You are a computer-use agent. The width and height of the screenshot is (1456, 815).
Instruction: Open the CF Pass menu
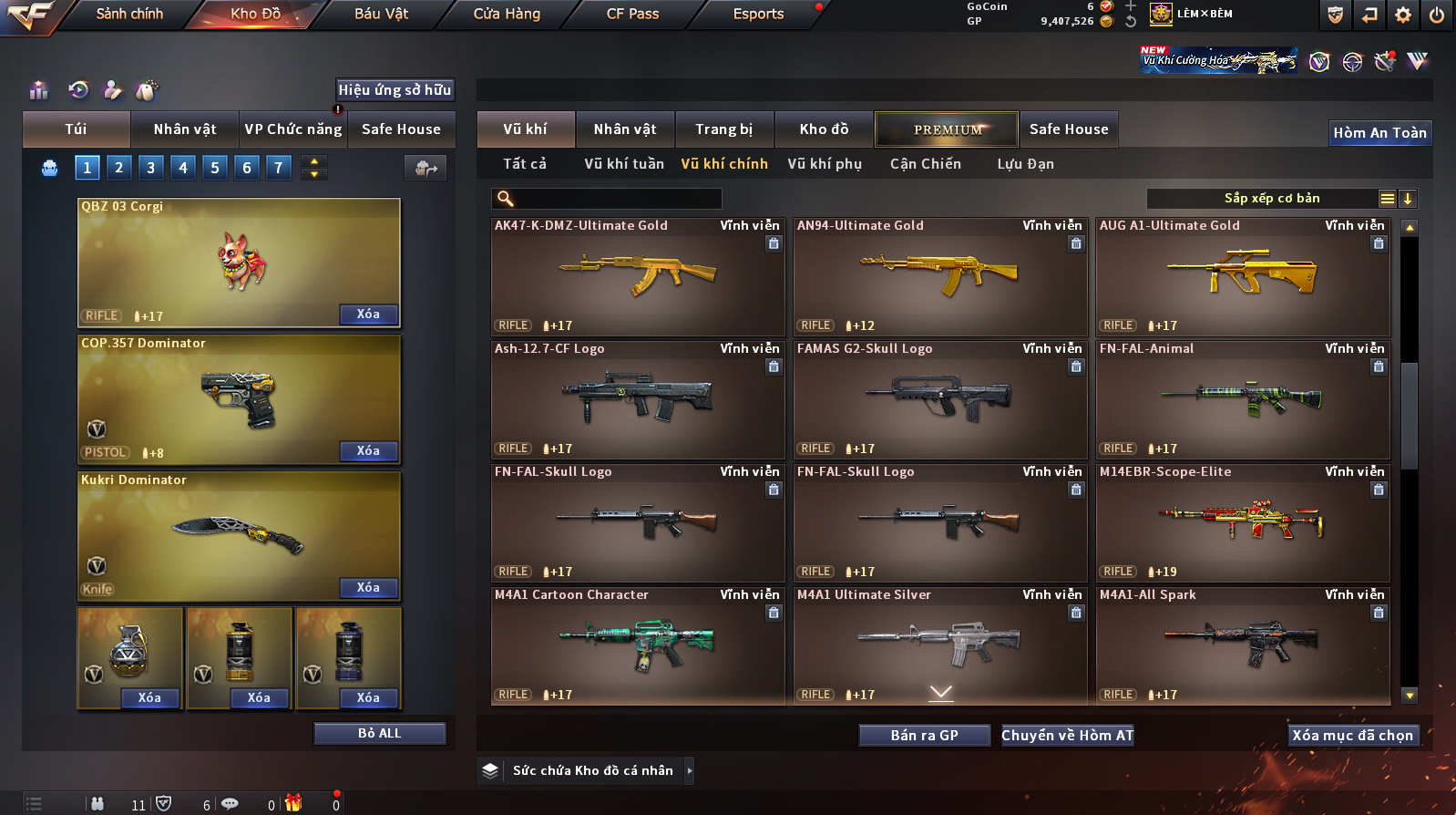[x=632, y=14]
